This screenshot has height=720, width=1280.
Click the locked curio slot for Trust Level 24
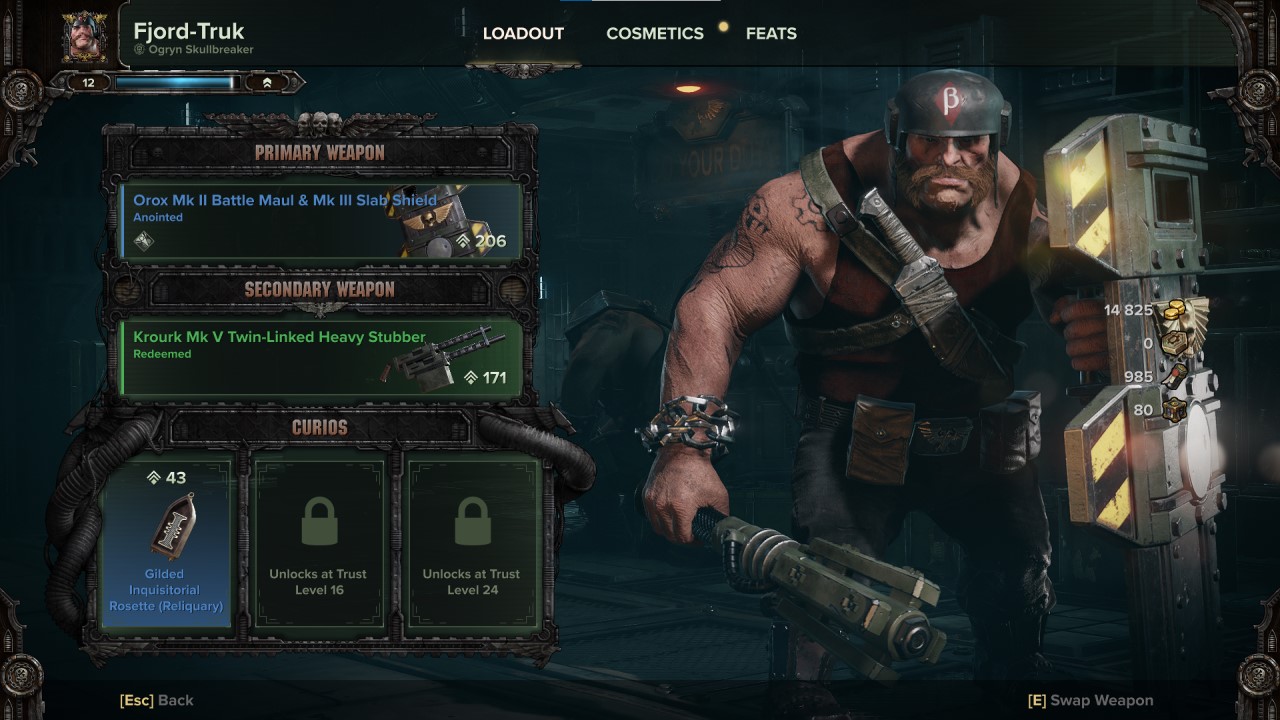(471, 543)
